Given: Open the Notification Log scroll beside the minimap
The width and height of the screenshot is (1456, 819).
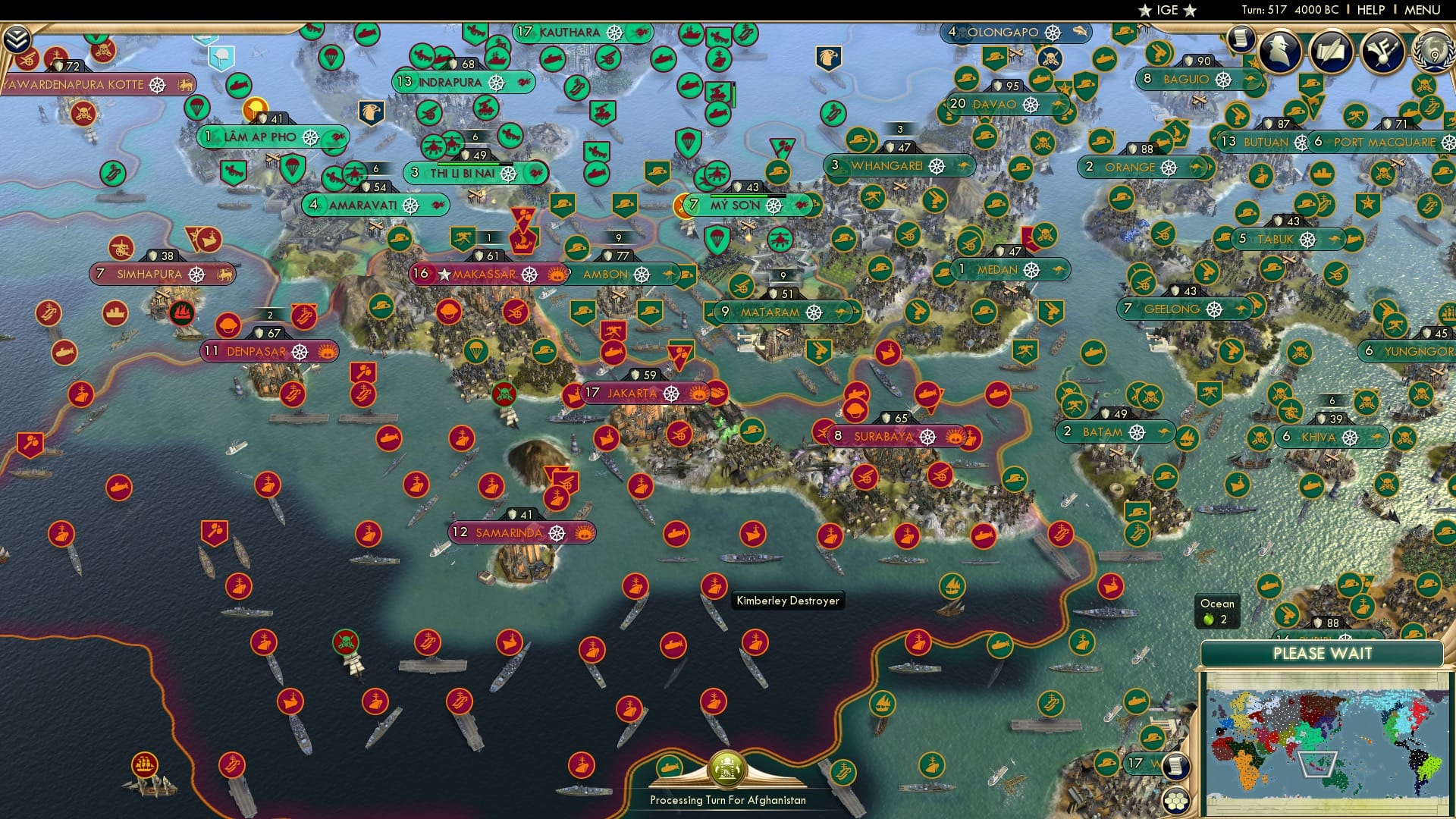Looking at the screenshot, I should (1175, 767).
